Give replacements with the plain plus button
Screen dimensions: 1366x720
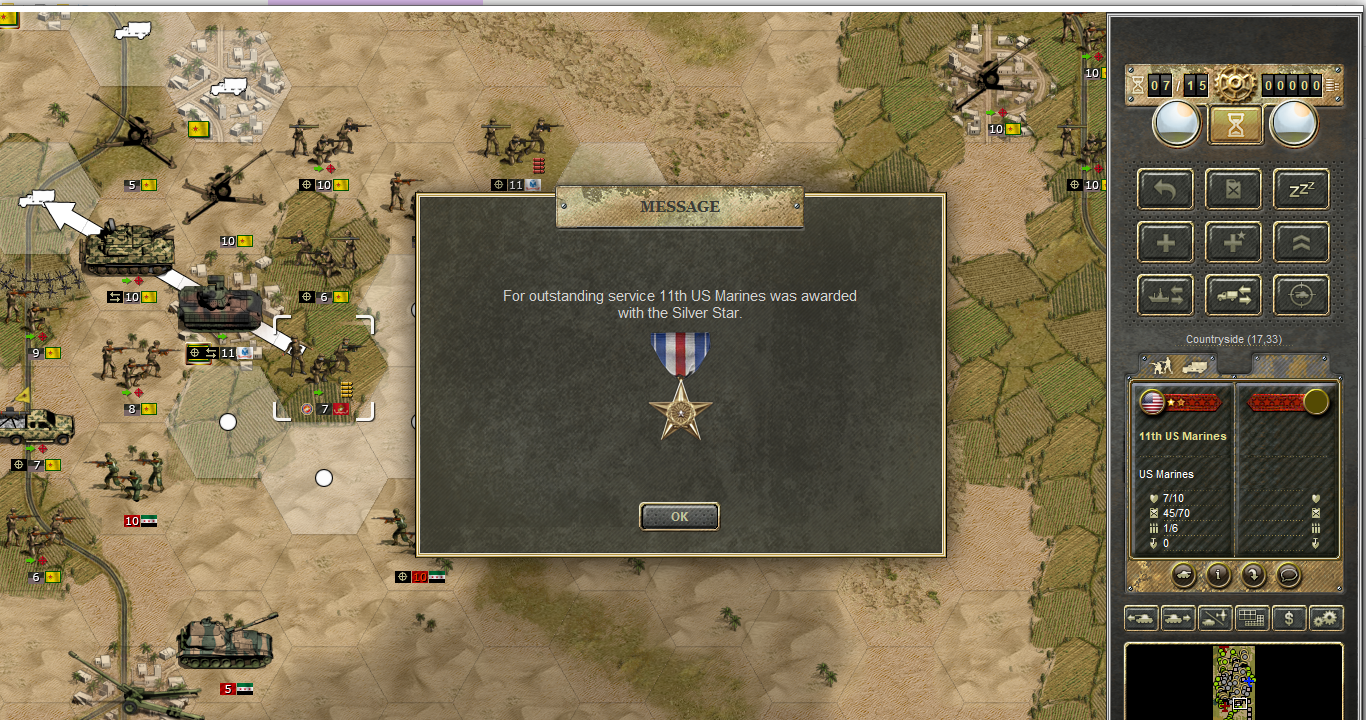pyautogui.click(x=1165, y=242)
